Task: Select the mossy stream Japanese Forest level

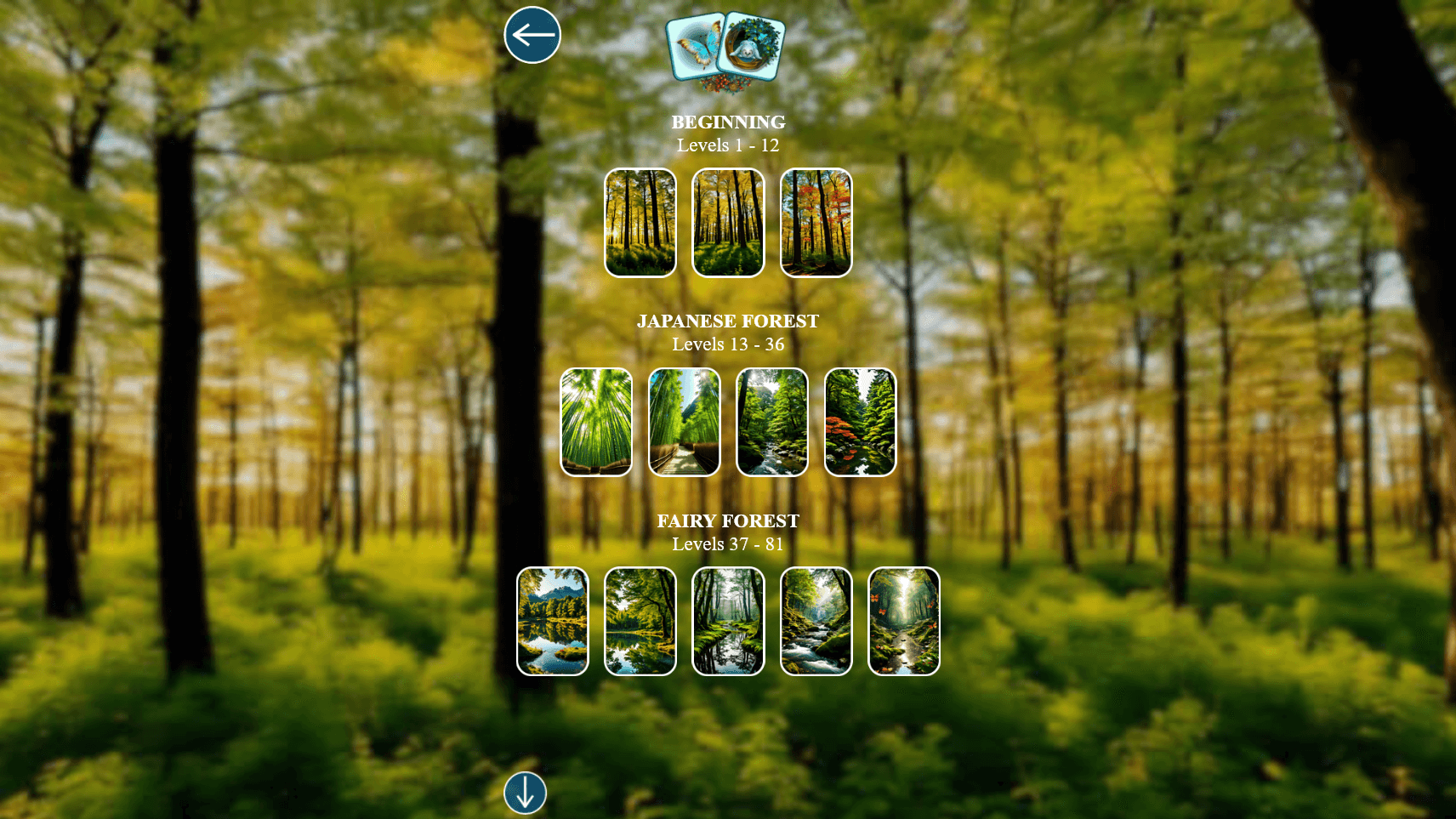Action: tap(772, 423)
